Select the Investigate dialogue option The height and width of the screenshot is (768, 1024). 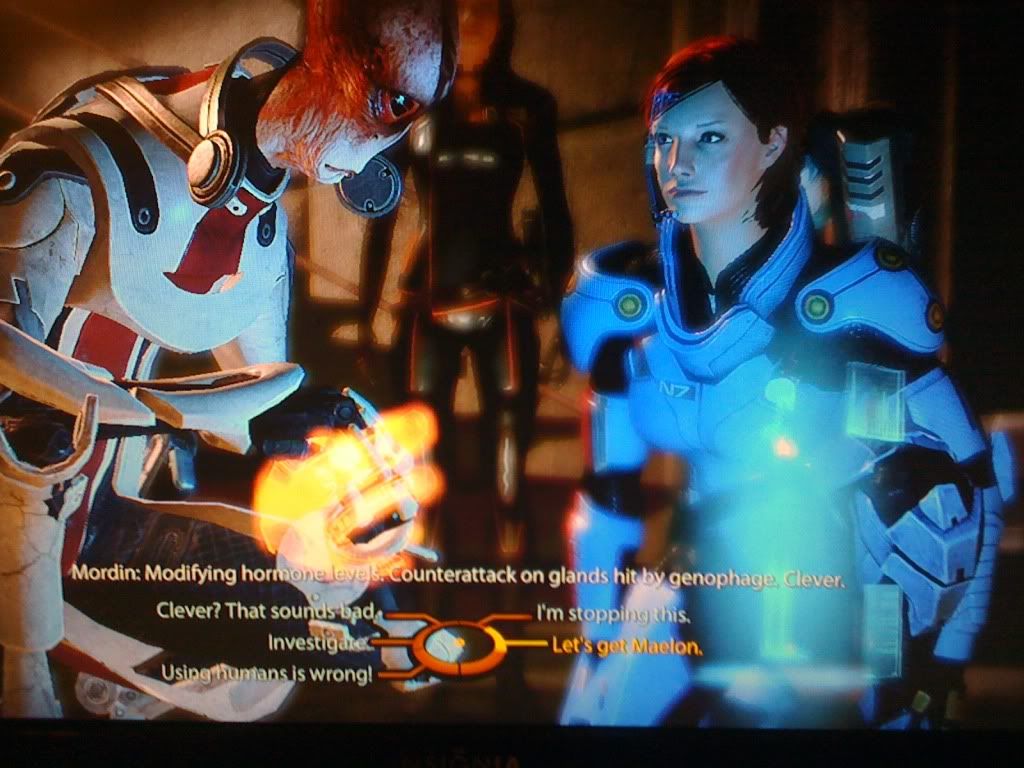(x=320, y=642)
